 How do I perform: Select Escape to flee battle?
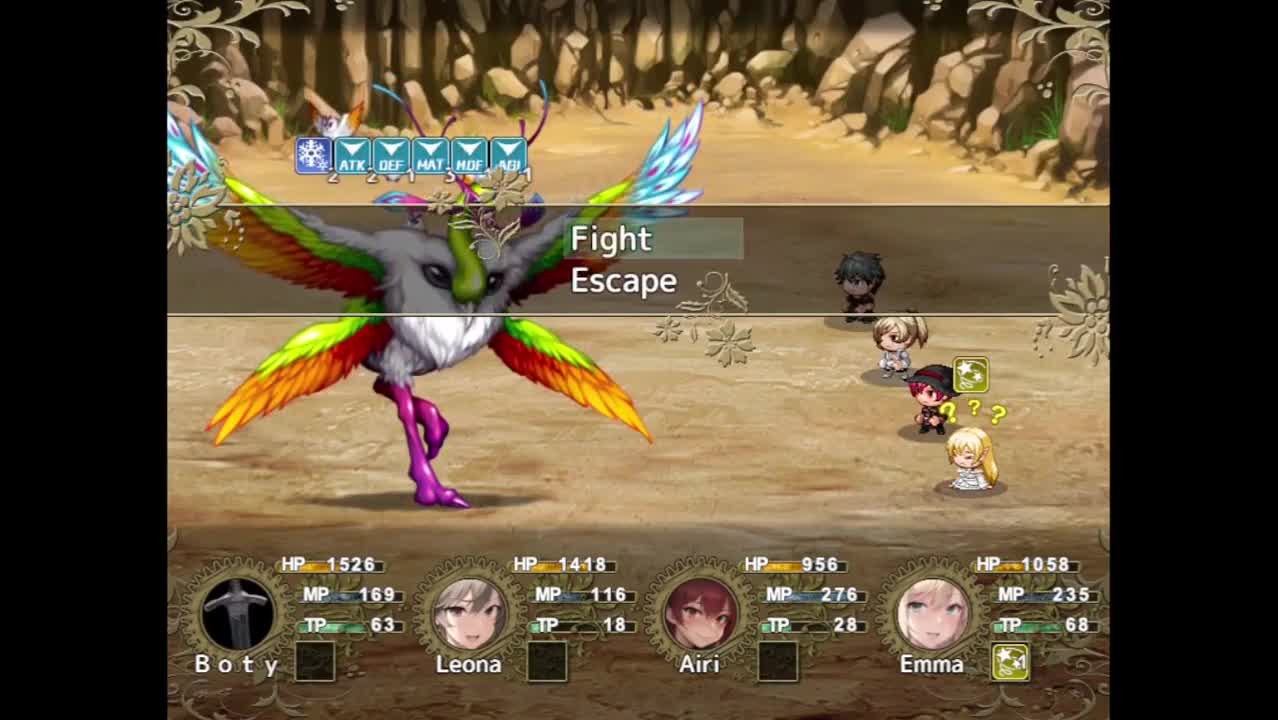623,281
